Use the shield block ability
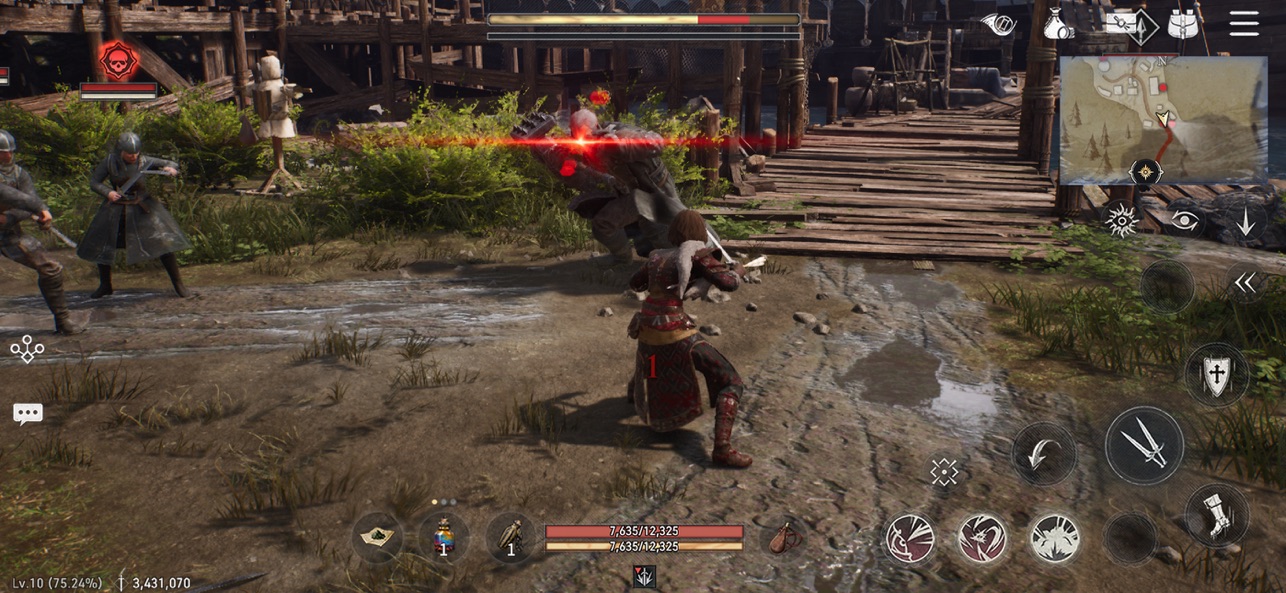The image size is (1286, 593). (x=1216, y=375)
